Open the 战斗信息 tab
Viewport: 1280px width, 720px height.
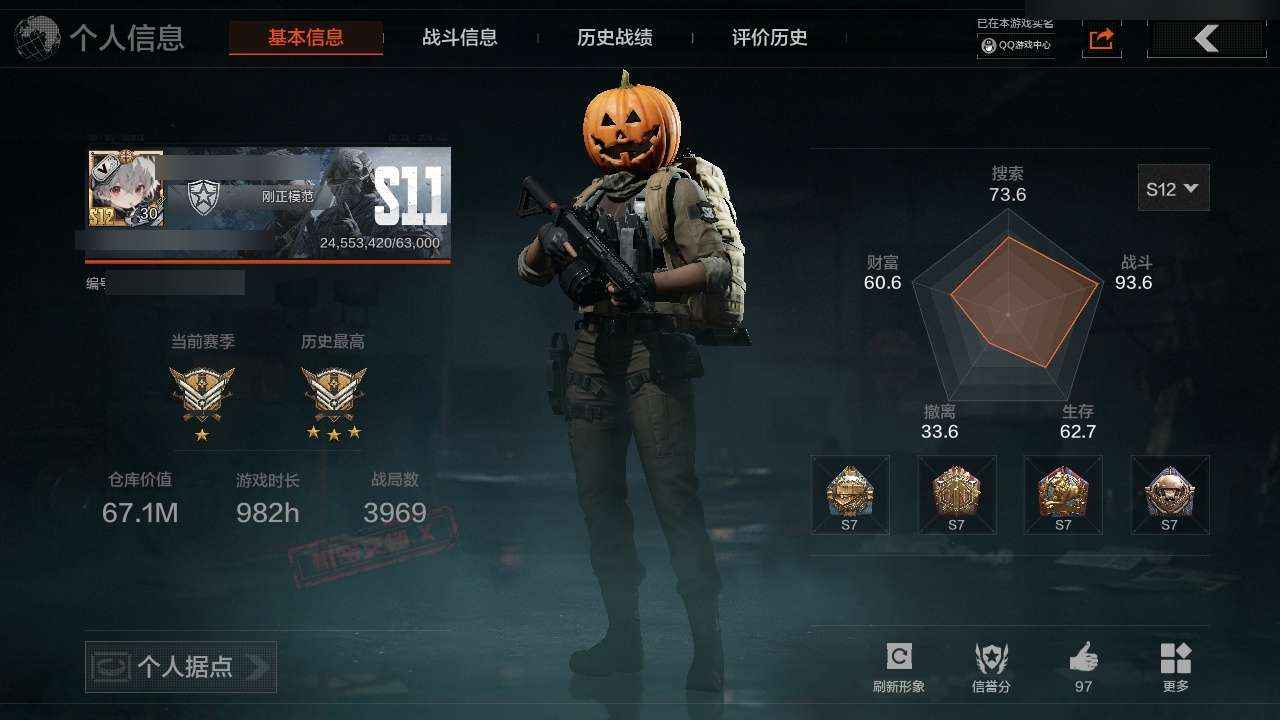pos(460,38)
